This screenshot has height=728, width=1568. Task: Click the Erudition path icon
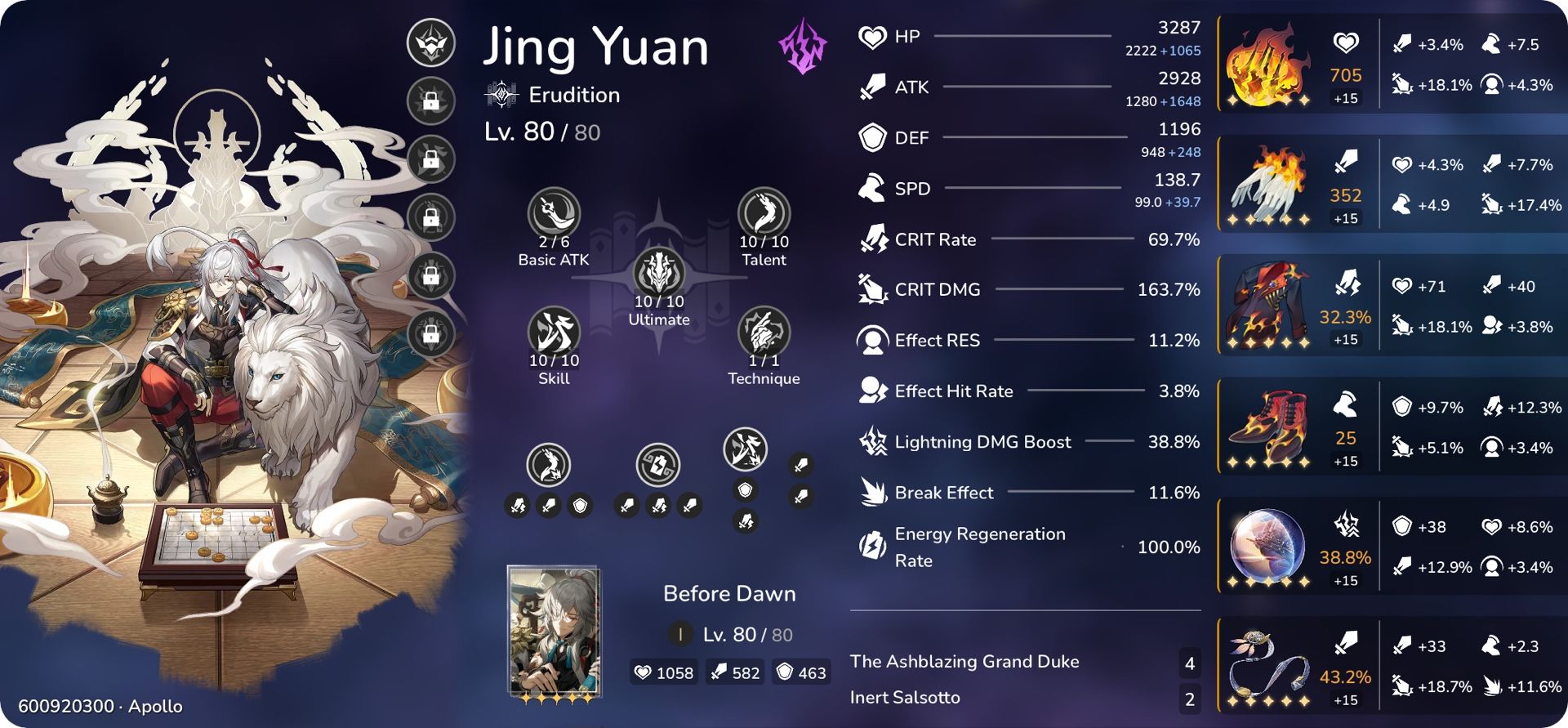tap(501, 94)
